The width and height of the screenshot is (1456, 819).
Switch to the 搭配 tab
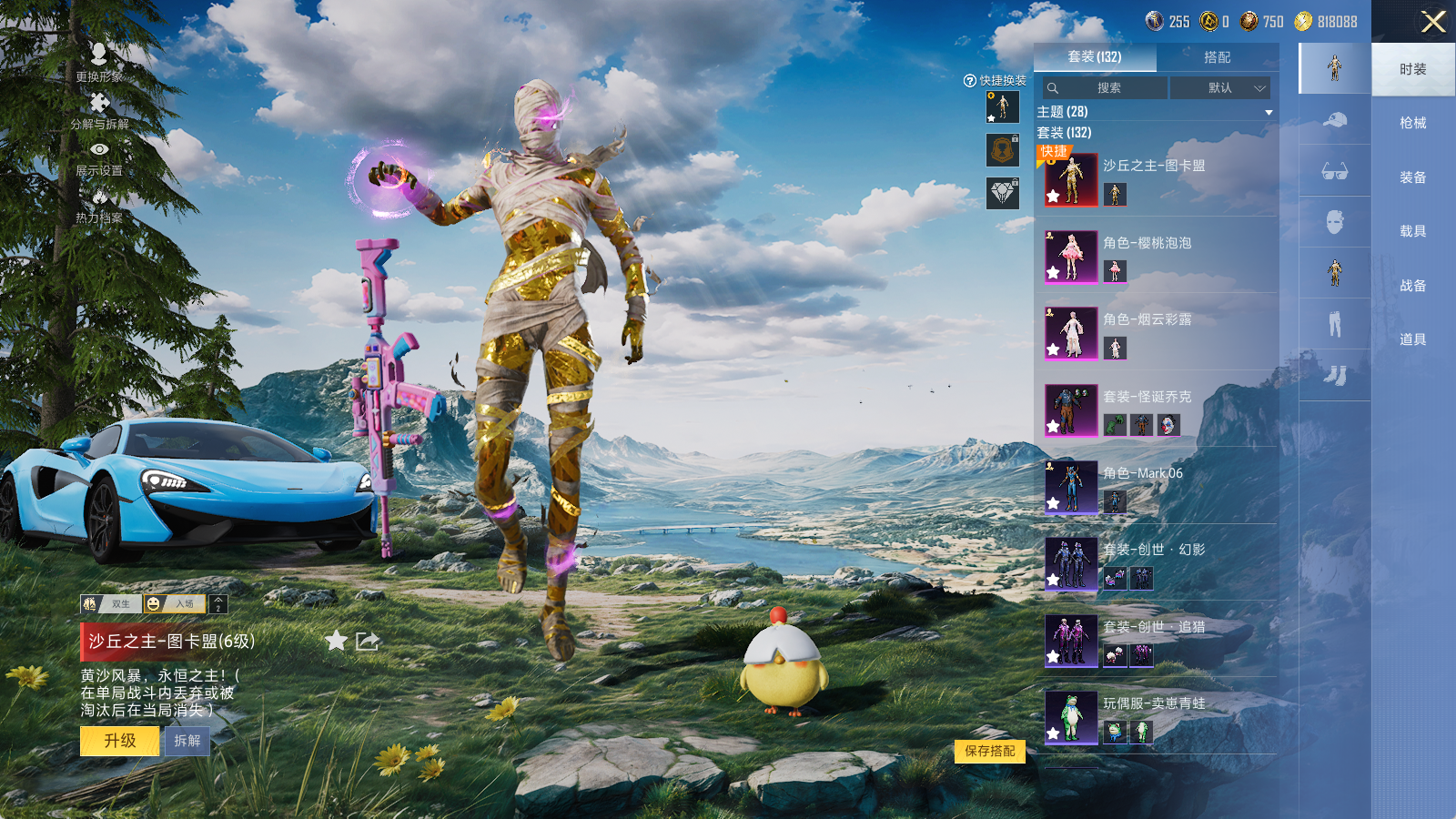pos(1217,57)
